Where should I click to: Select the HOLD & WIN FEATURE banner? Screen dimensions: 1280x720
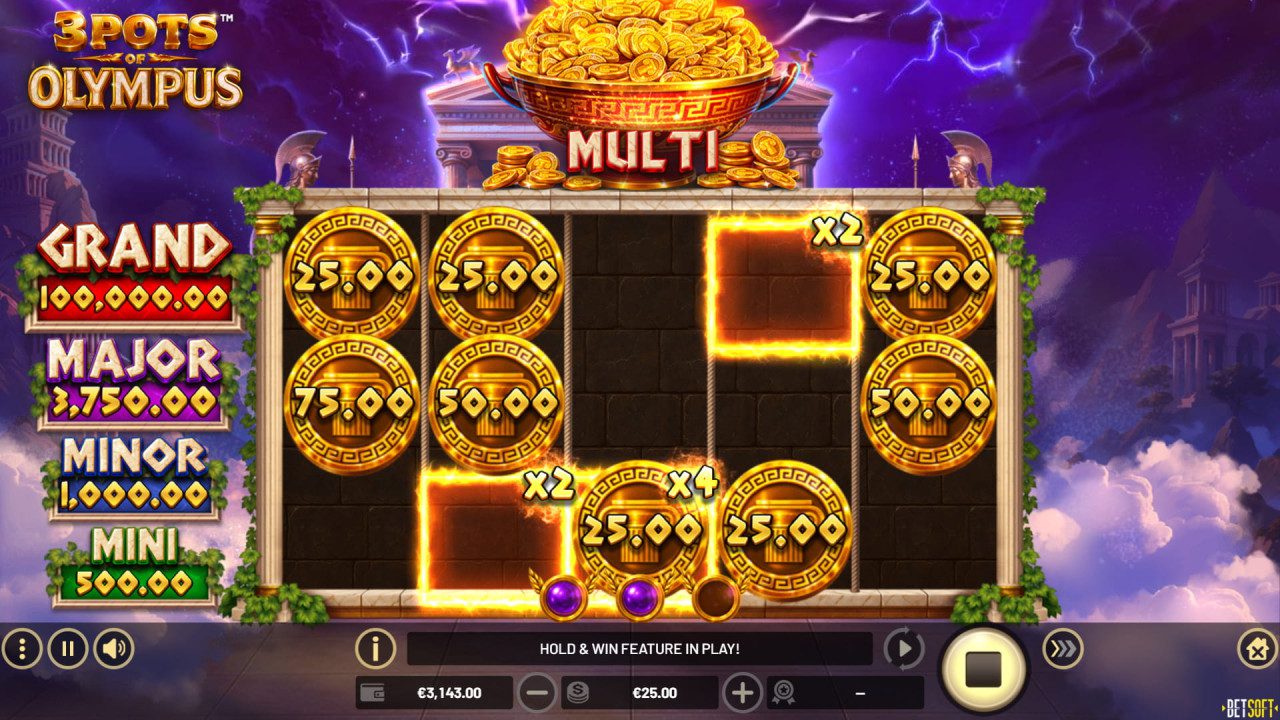[x=640, y=647]
